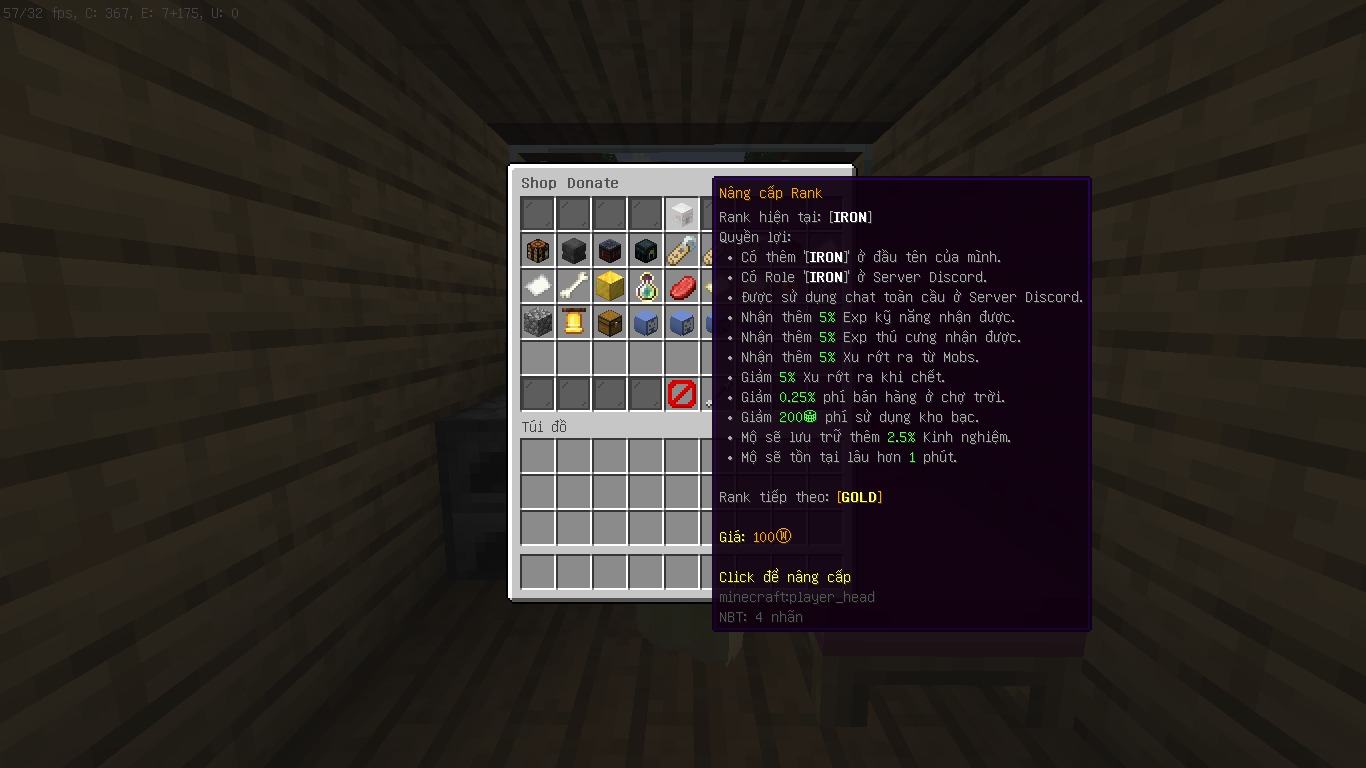This screenshot has width=1366, height=768.
Task: Select the bone item slot
Action: click(x=573, y=286)
